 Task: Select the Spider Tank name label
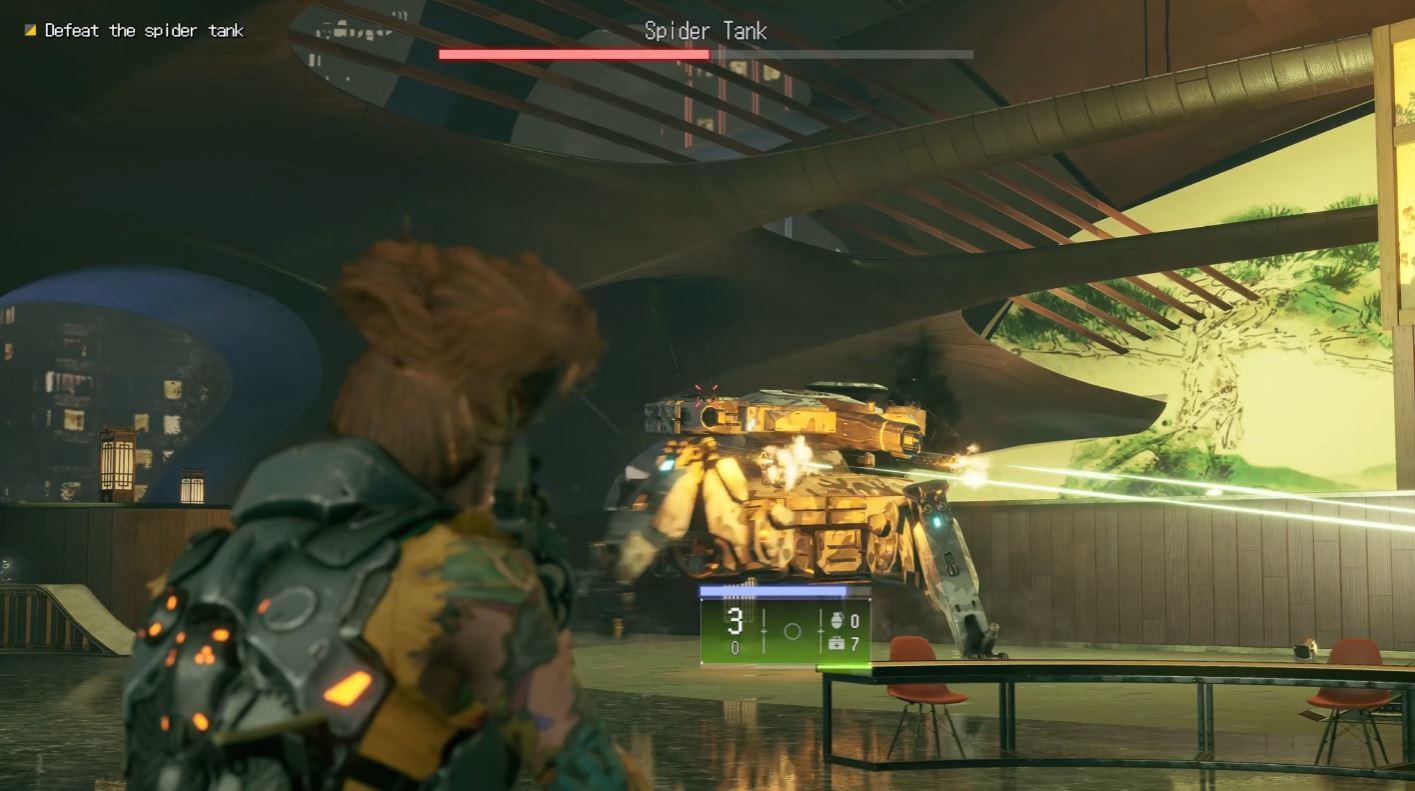706,30
